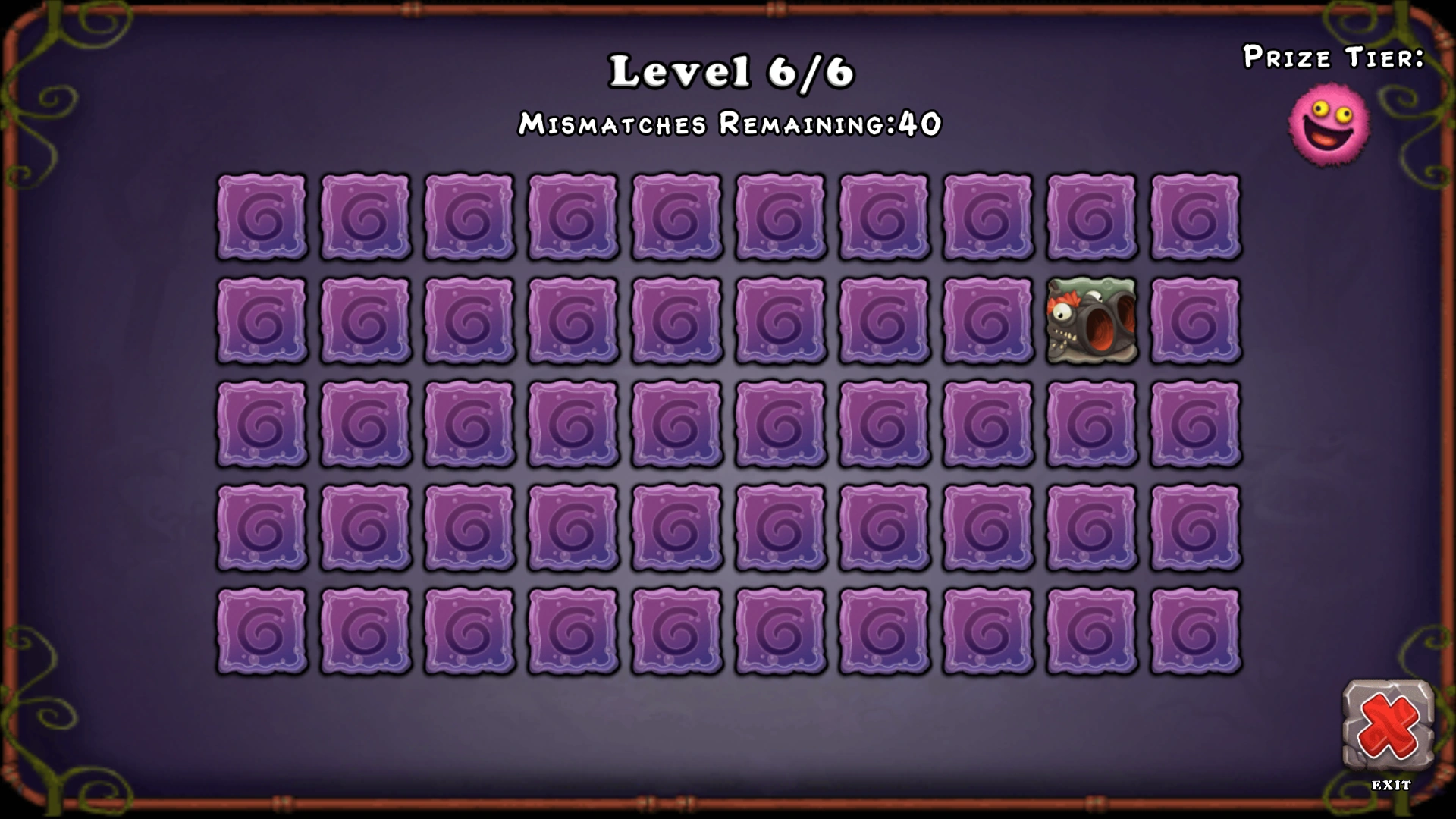Flip the fifth card in the fourth row
This screenshot has width=1456, height=819.
coord(676,527)
